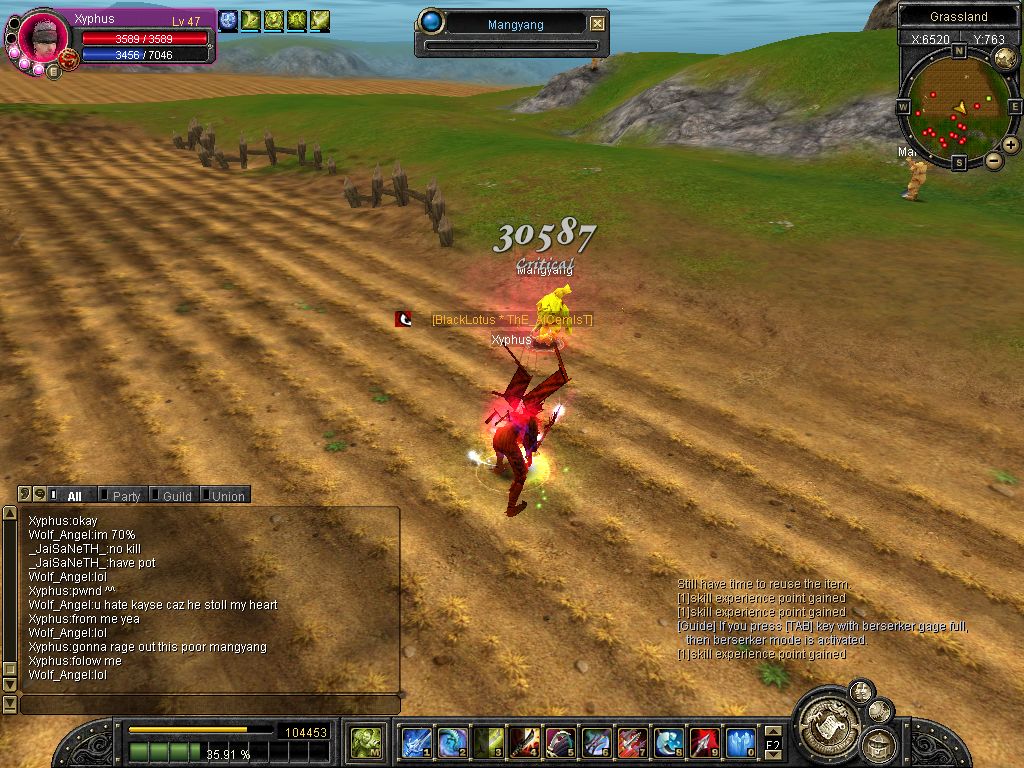Zoom in the minimap with plus button
This screenshot has width=1024, height=768.
pos(1011,145)
